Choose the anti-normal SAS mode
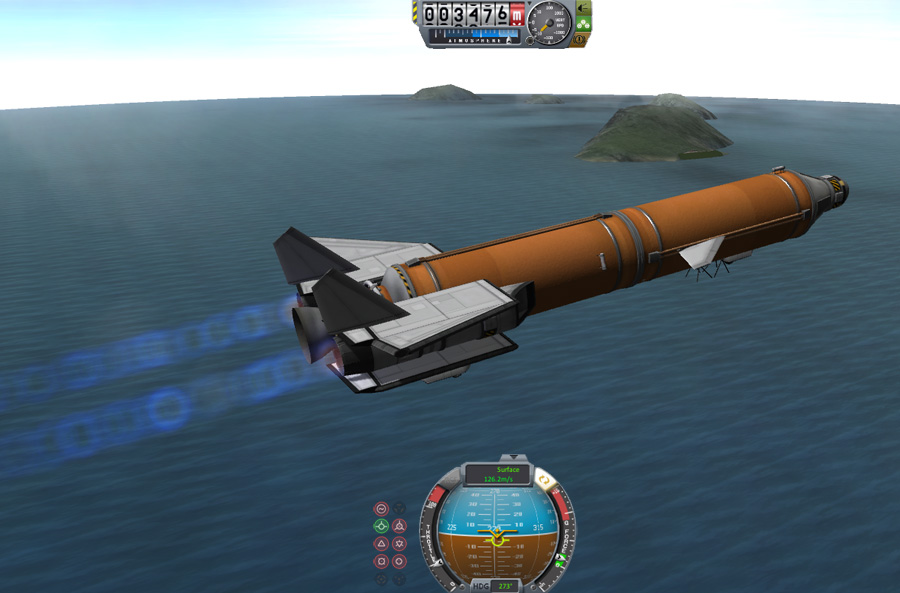This screenshot has width=900, height=593. coord(399,544)
